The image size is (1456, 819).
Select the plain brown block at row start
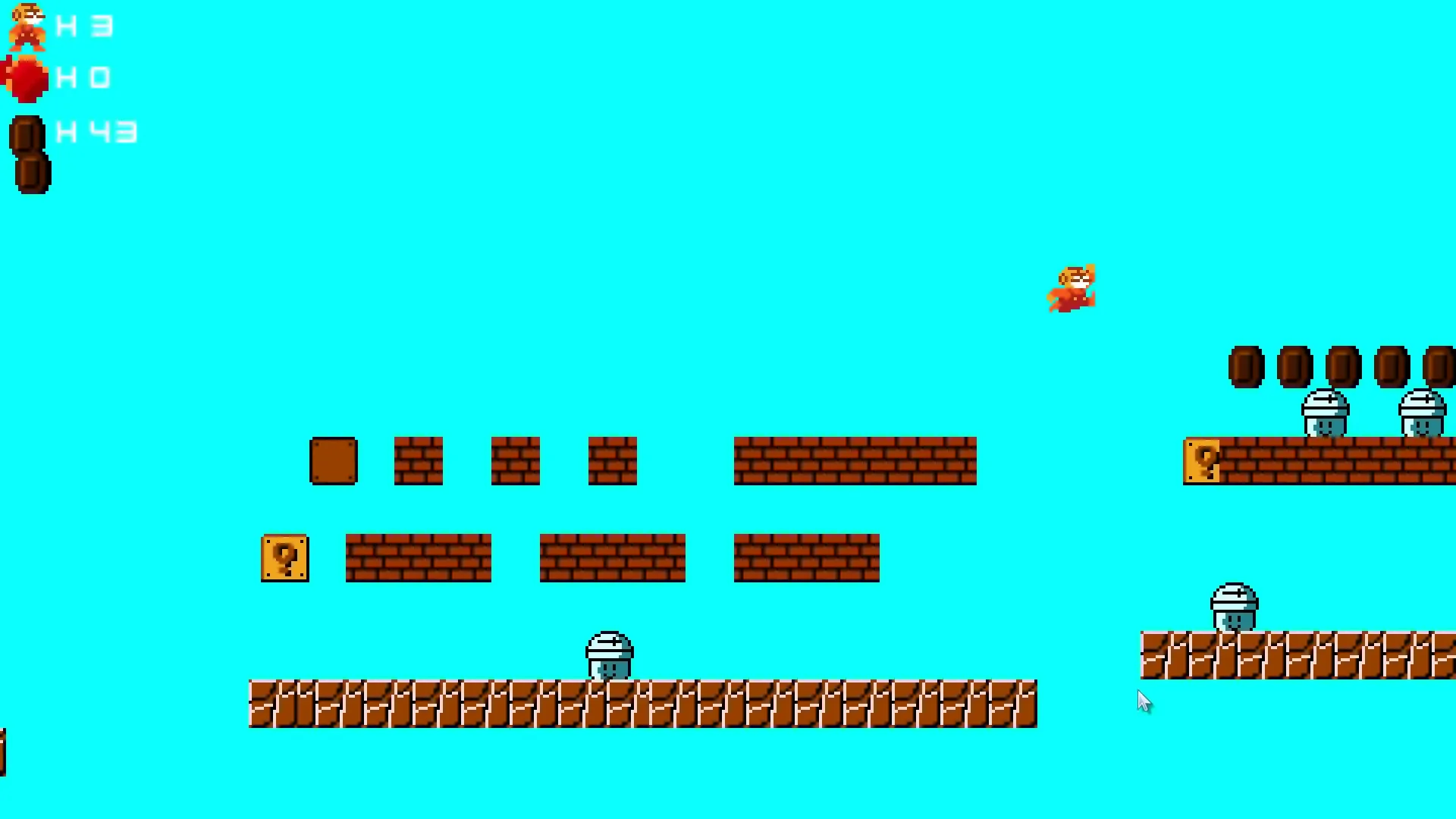pyautogui.click(x=334, y=459)
